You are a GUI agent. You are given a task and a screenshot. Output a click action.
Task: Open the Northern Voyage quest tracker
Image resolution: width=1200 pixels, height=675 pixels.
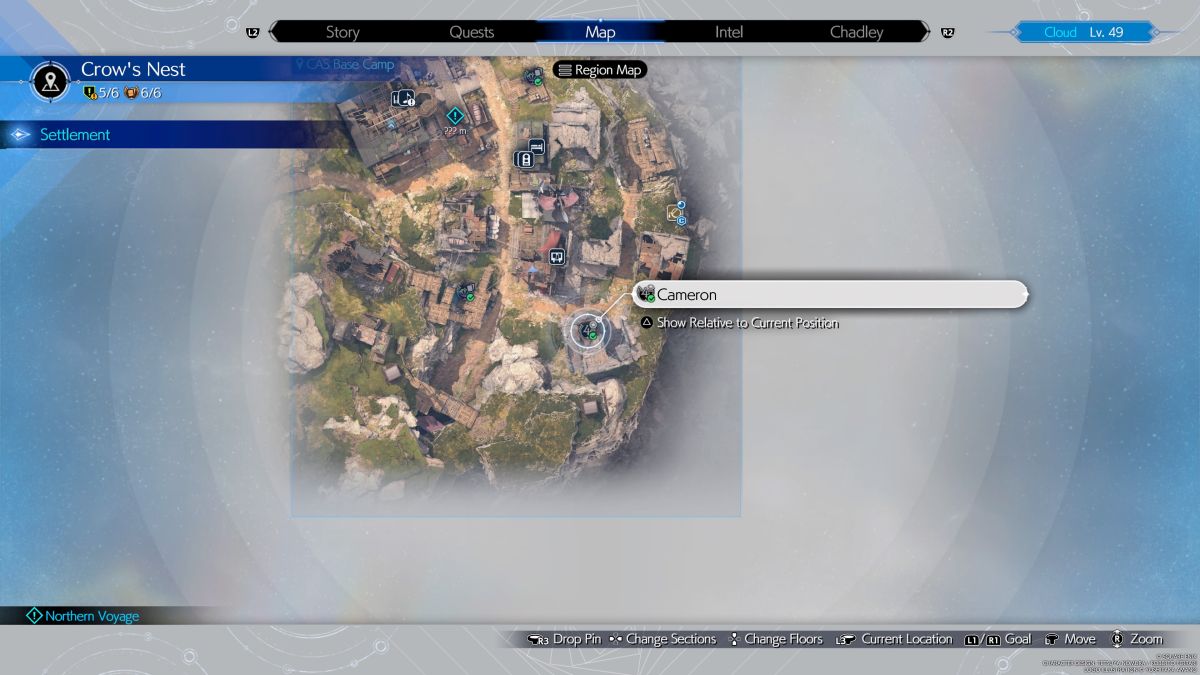(x=90, y=616)
